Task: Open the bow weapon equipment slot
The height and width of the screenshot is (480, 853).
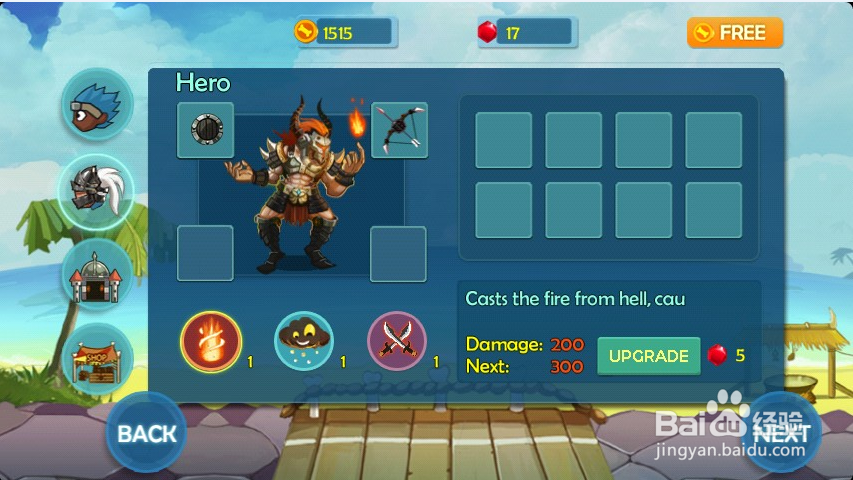Action: 399,130
